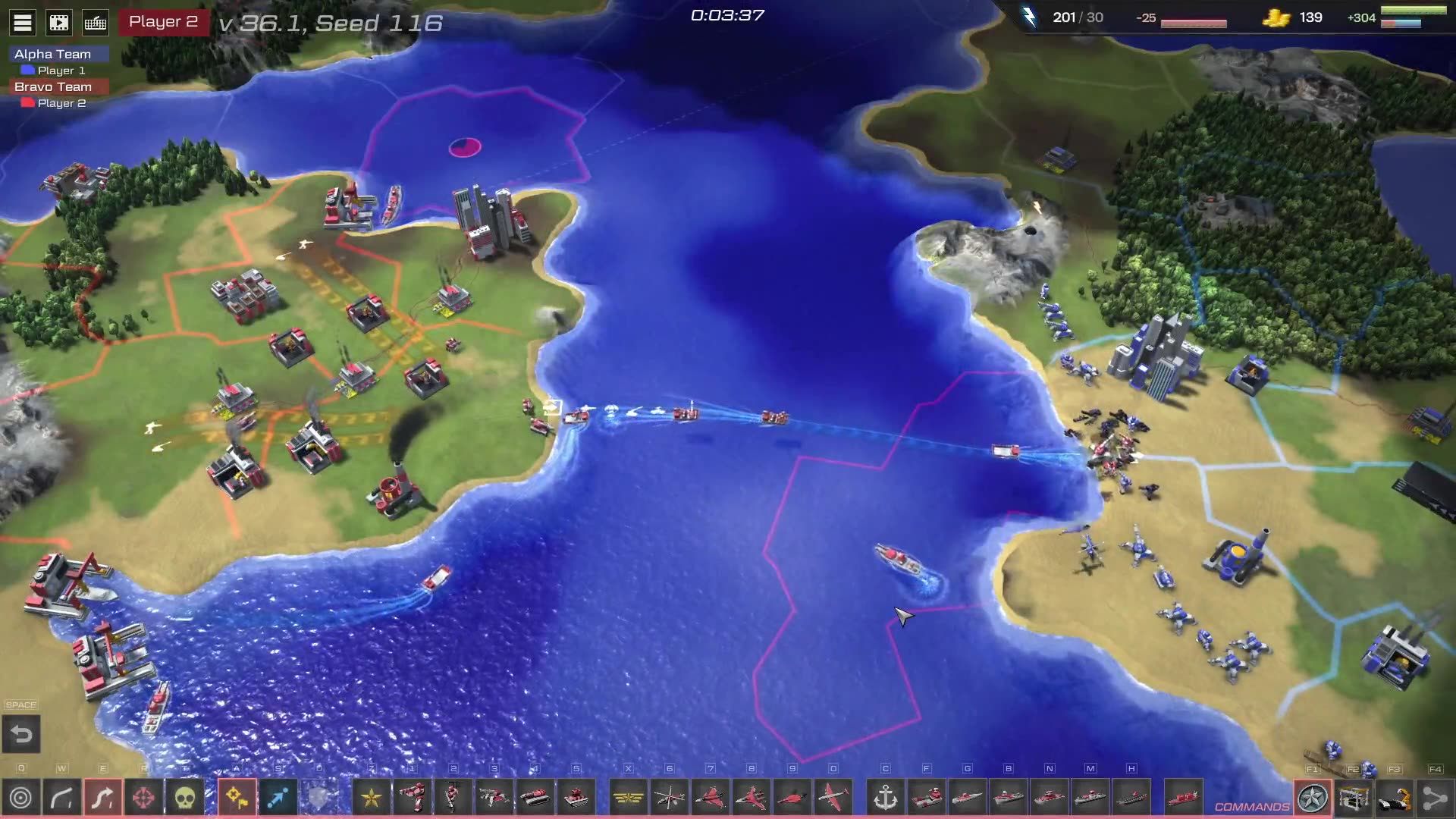Image resolution: width=1456 pixels, height=819 pixels.
Task: Select the gold star ground units icon
Action: (x=372, y=798)
